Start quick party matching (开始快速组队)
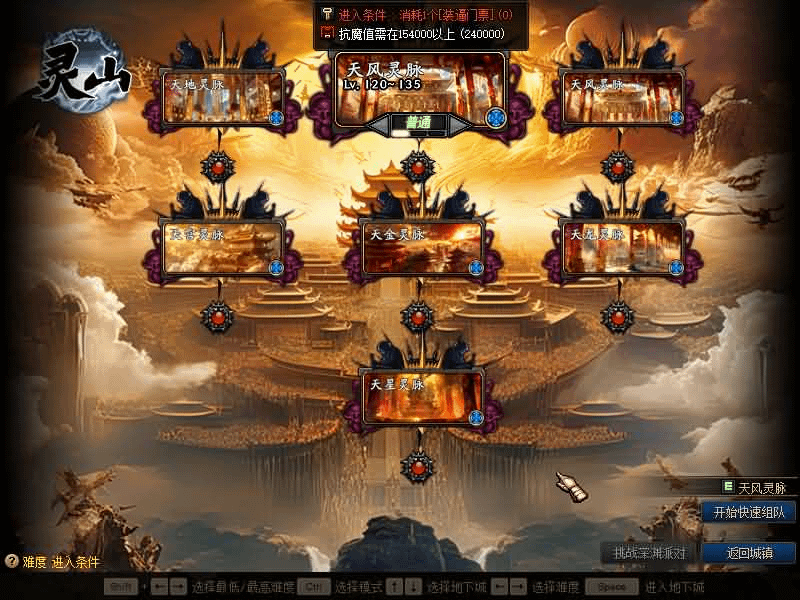Screen dimensions: 800x600 (748, 512)
